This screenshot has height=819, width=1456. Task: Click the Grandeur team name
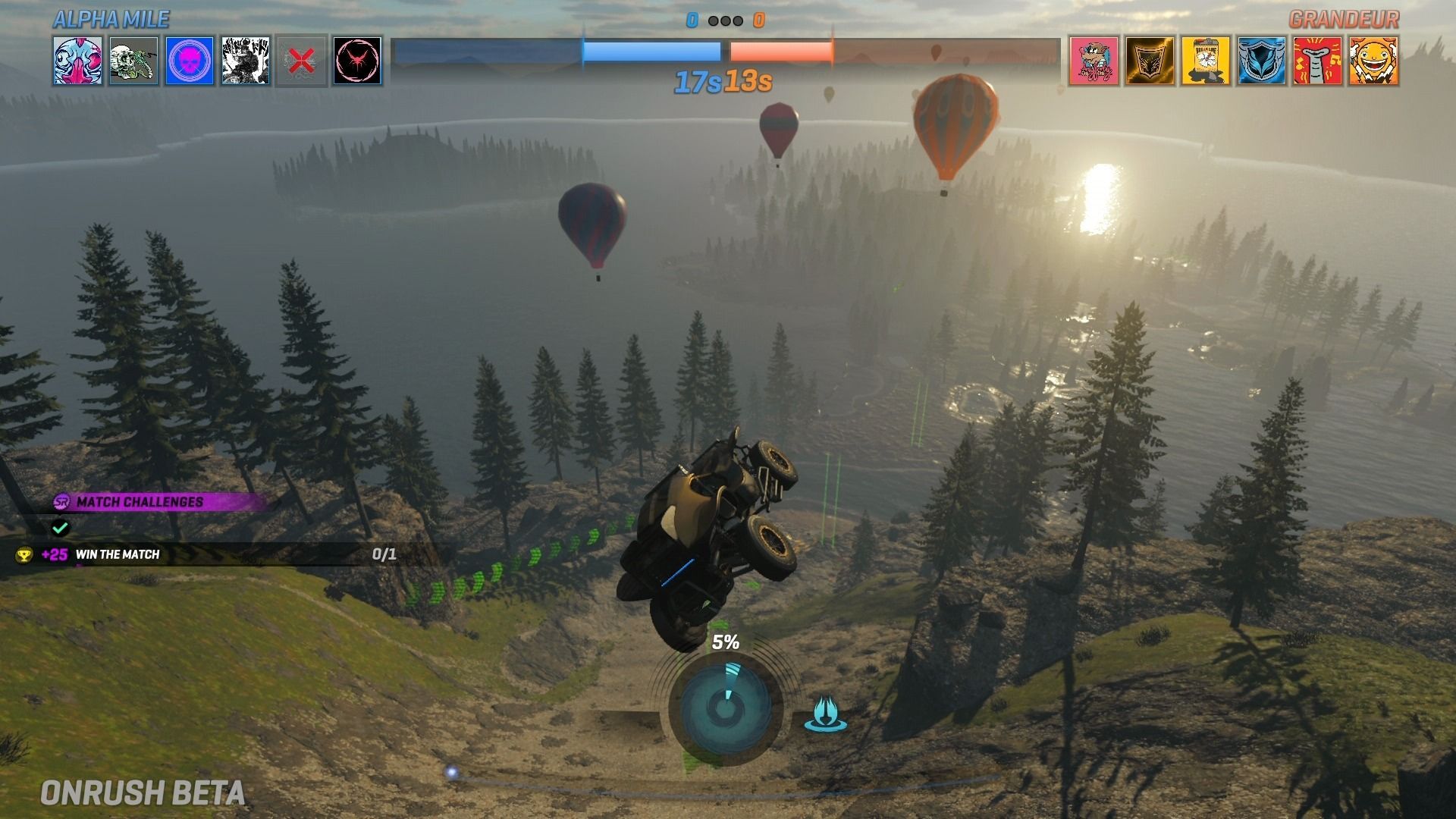(x=1344, y=20)
